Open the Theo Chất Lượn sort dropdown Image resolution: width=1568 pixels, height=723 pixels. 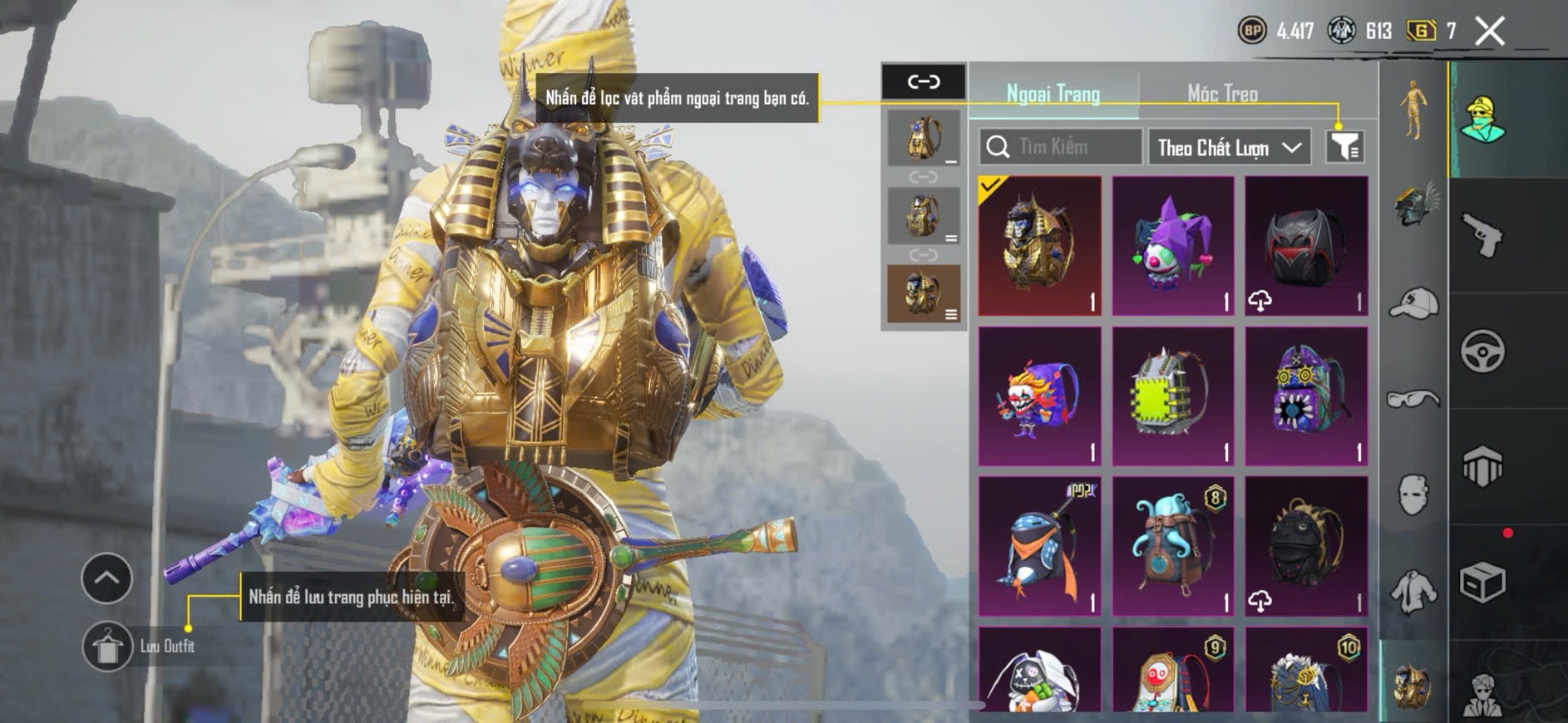click(1228, 148)
